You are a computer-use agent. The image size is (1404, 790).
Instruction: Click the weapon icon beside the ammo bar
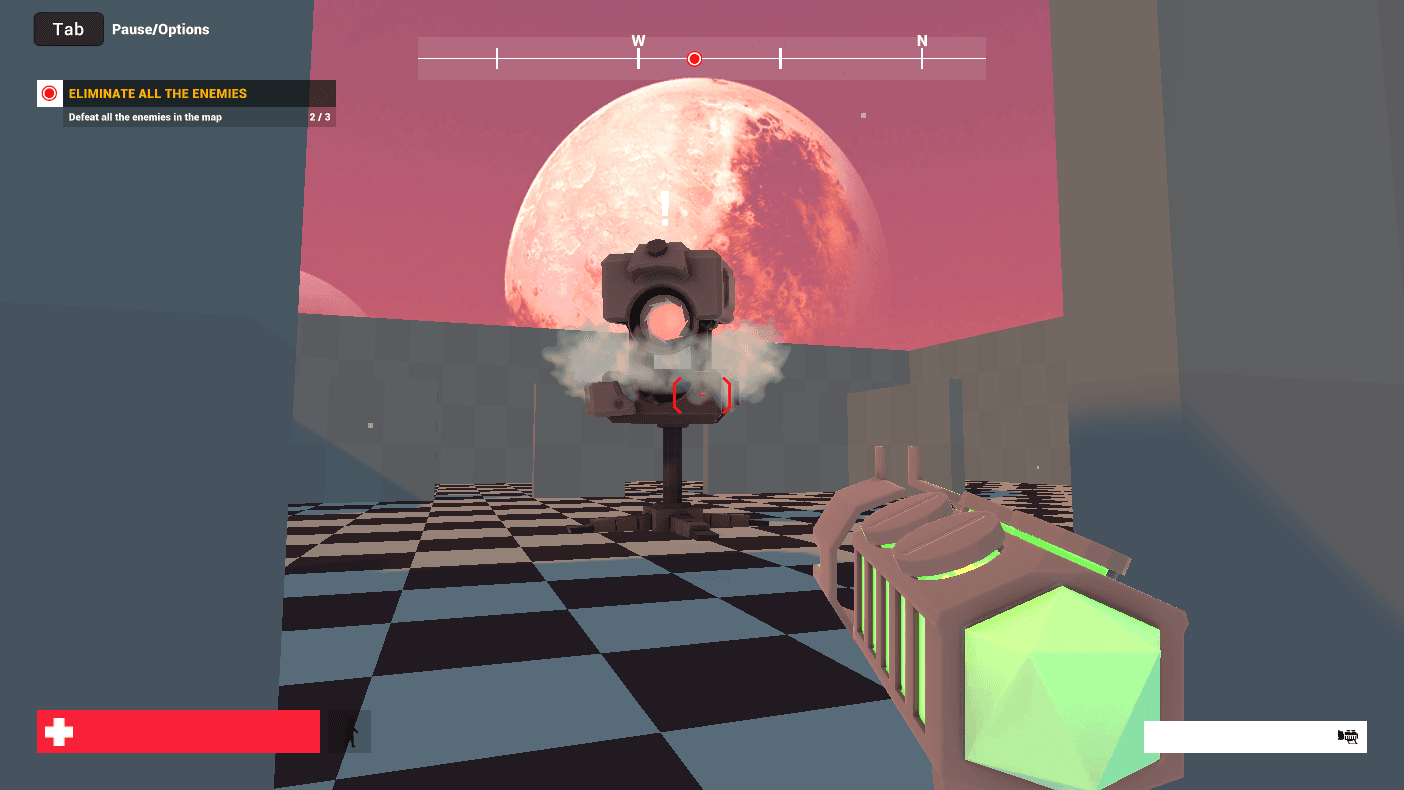[1348, 737]
